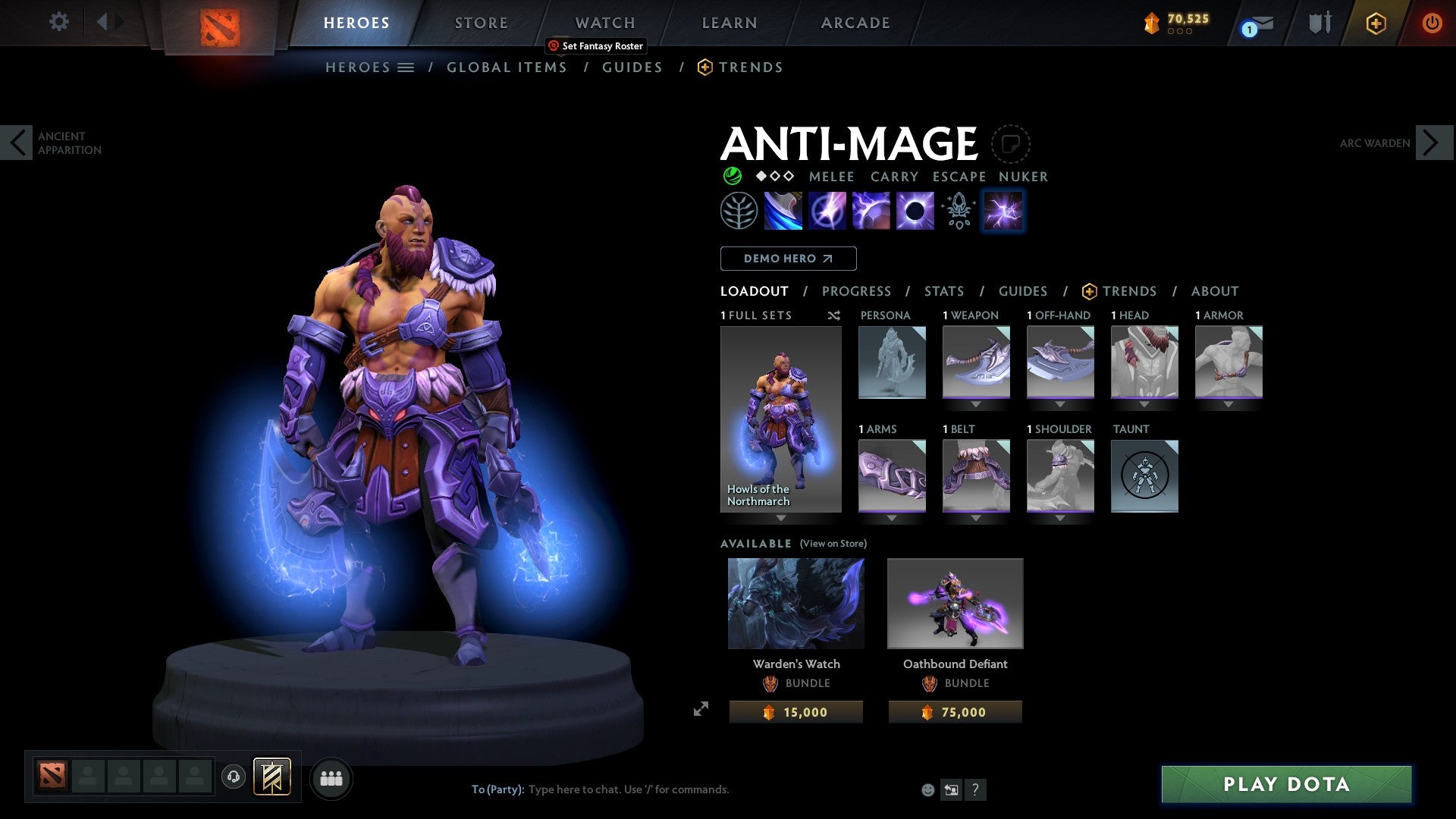
Task: Select the Mana Break ability icon
Action: coord(782,211)
